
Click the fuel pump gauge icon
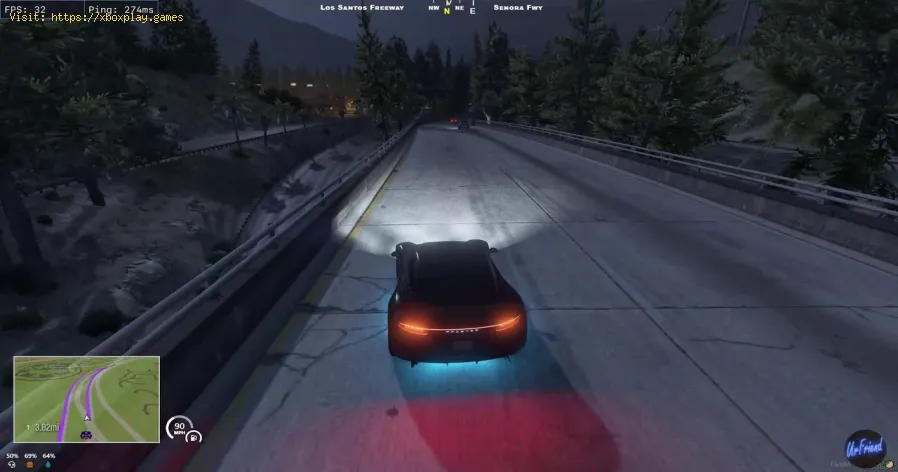pos(194,436)
